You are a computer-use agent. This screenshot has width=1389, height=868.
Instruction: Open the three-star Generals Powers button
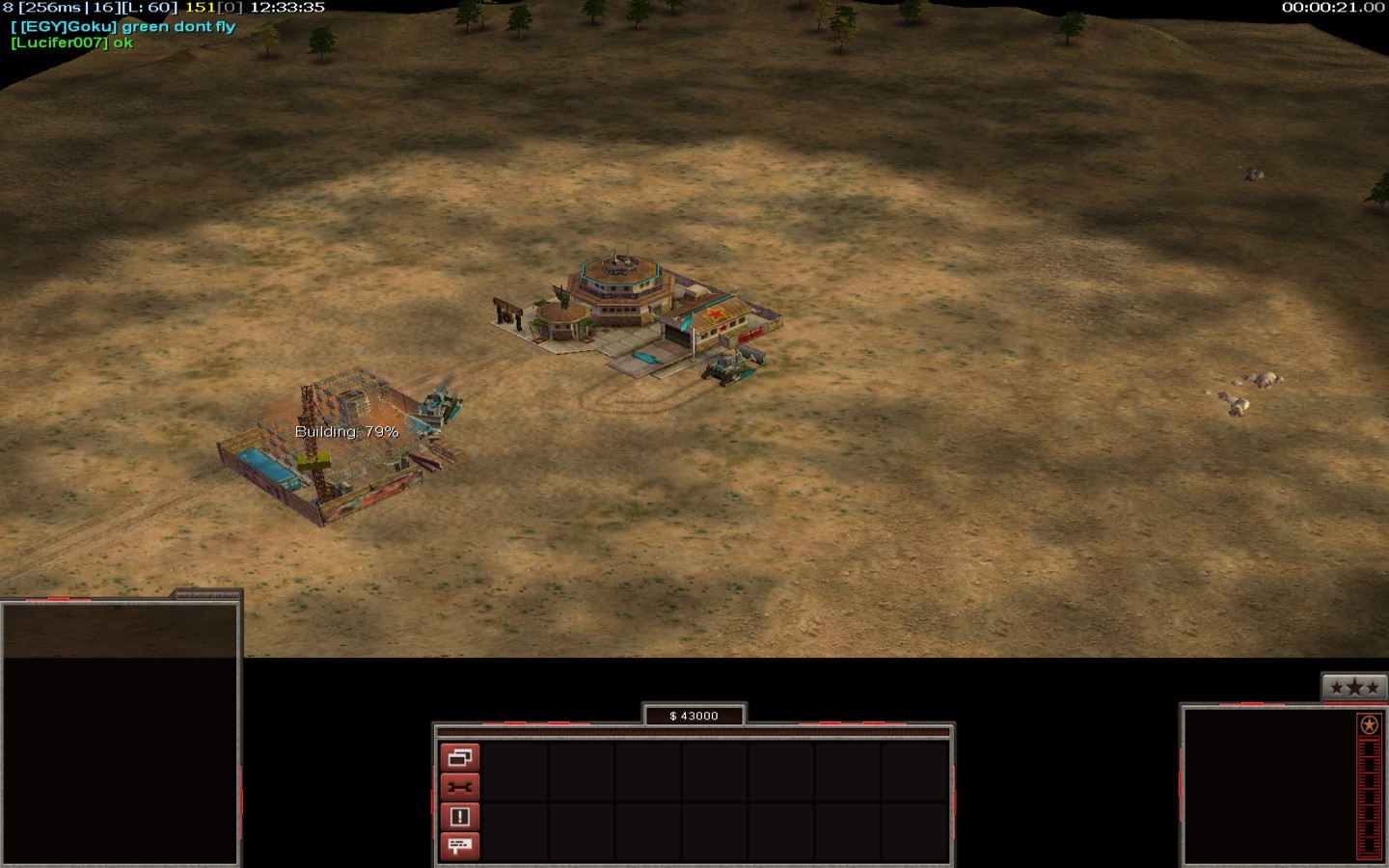tap(1354, 688)
